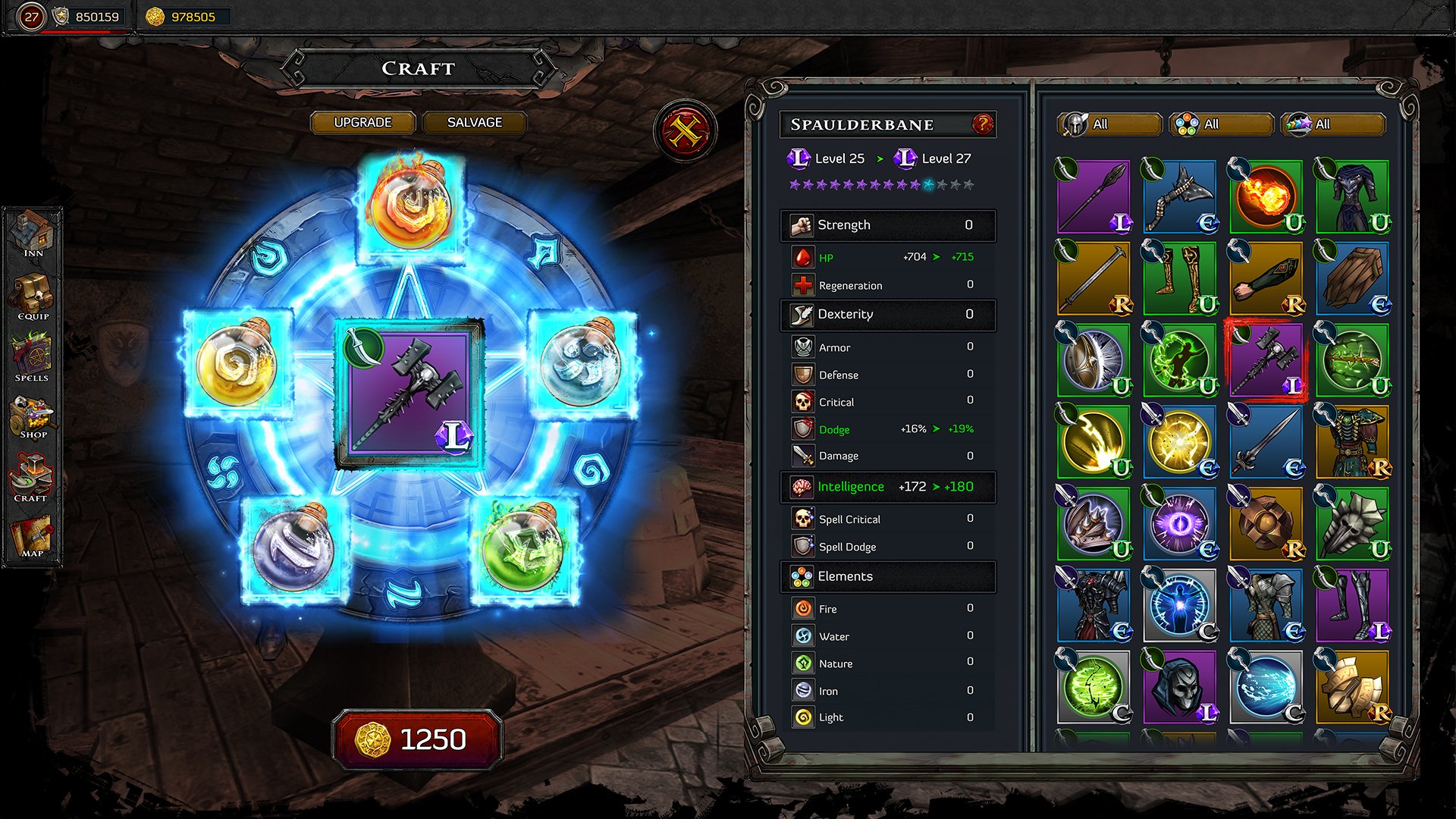Open the Inn from the side menu
Viewport: 1456px width, 819px height.
33,234
